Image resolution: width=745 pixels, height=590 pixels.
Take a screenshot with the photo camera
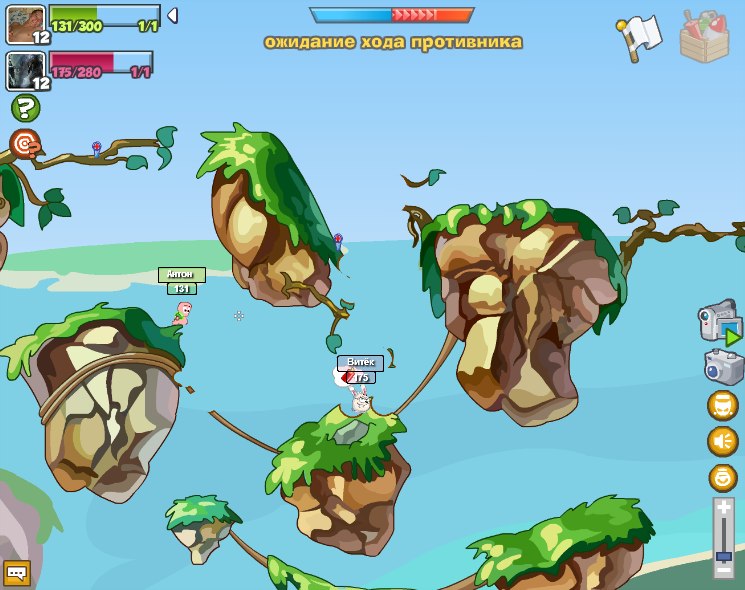[723, 366]
